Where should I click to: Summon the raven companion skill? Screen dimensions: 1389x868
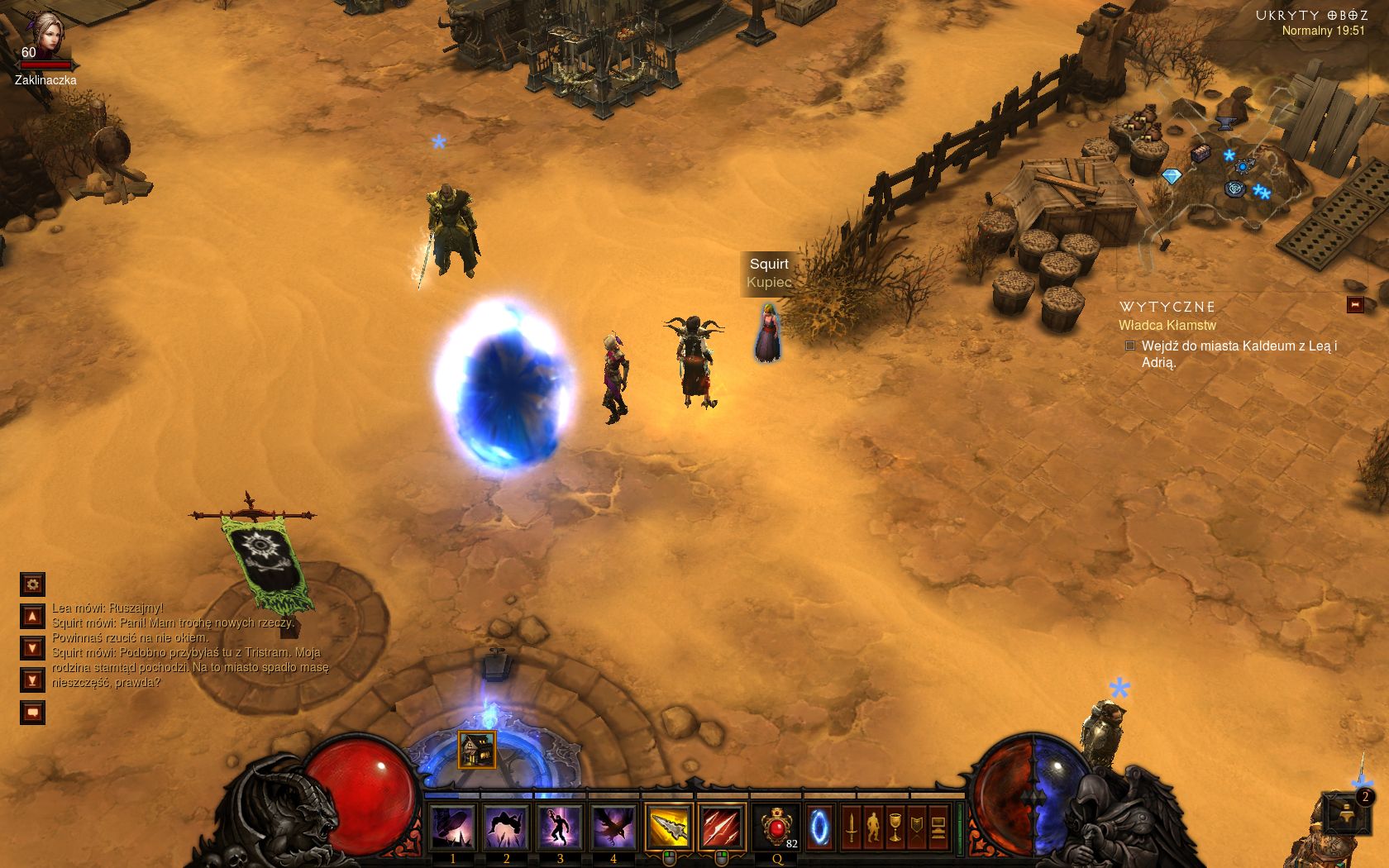(x=613, y=827)
